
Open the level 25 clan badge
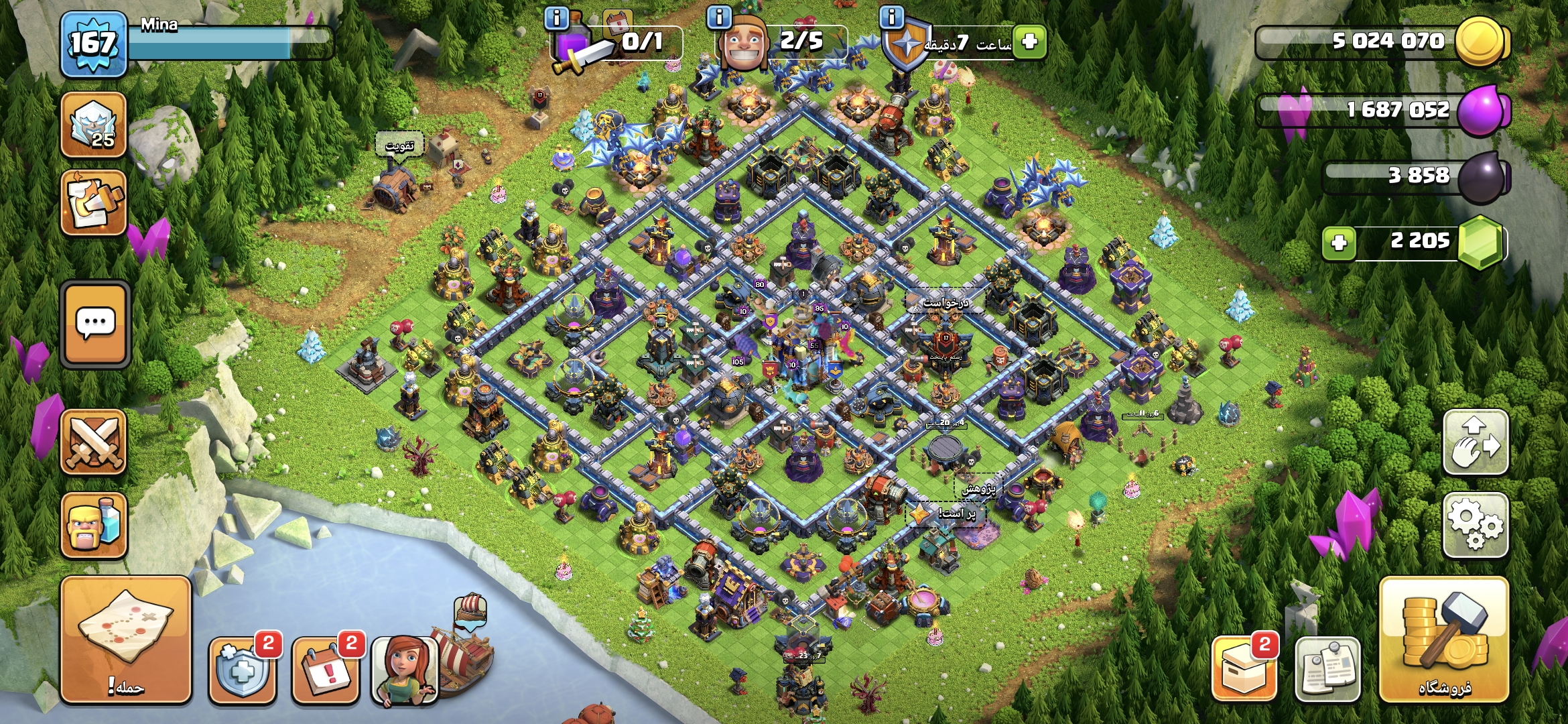(x=94, y=125)
